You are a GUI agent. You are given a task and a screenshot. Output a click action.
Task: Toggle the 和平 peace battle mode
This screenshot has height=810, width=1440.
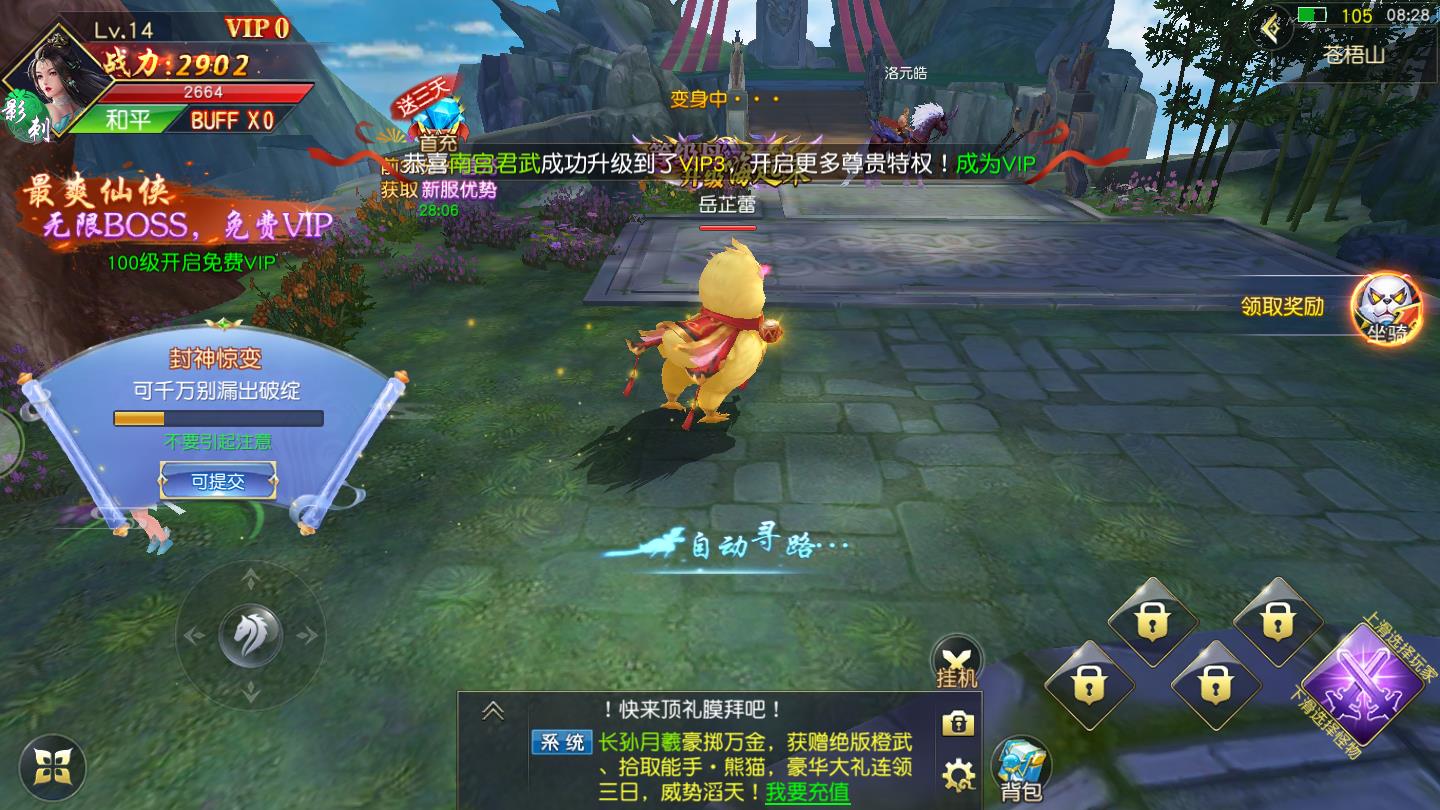click(x=126, y=118)
